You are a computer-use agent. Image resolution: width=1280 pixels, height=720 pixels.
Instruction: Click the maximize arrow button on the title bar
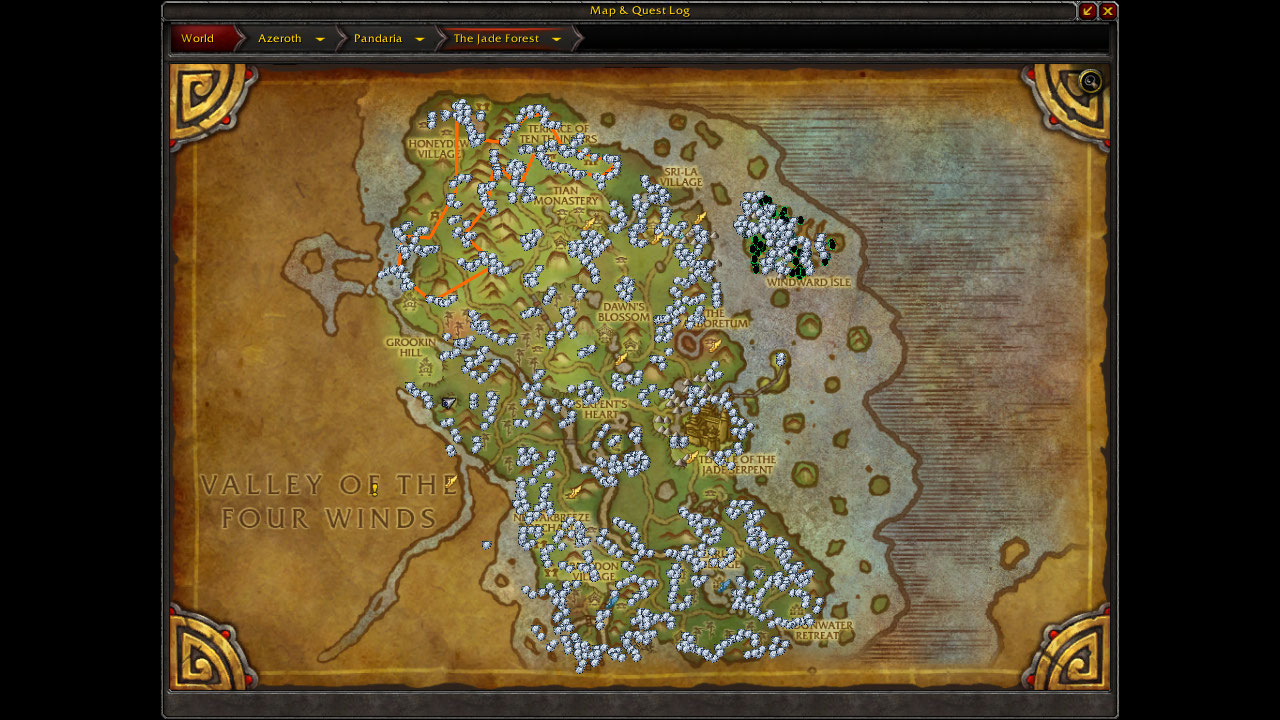(1087, 11)
